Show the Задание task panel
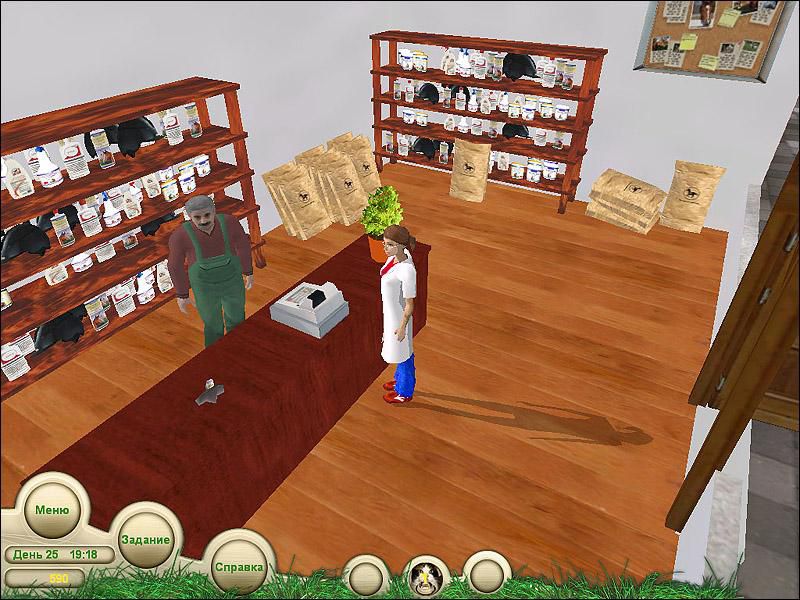Screen dimensions: 800x600 (x=145, y=538)
